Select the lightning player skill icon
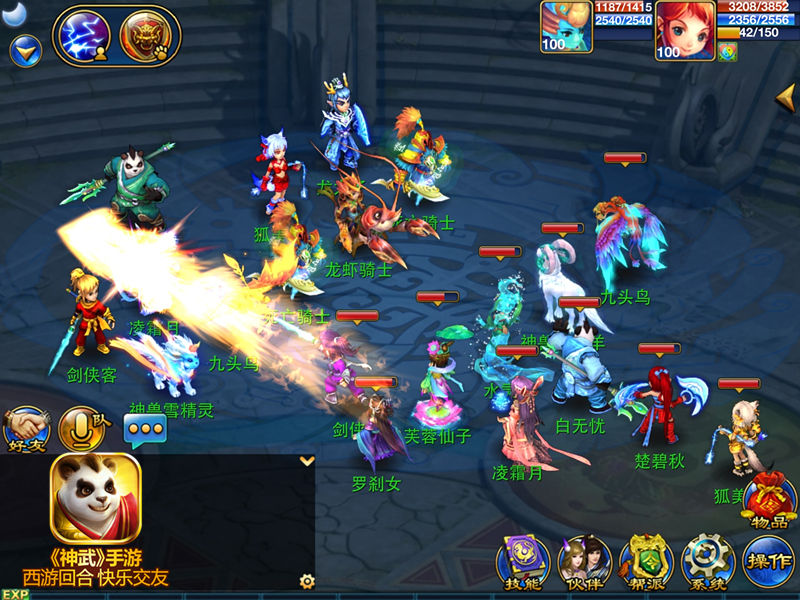 (x=85, y=36)
